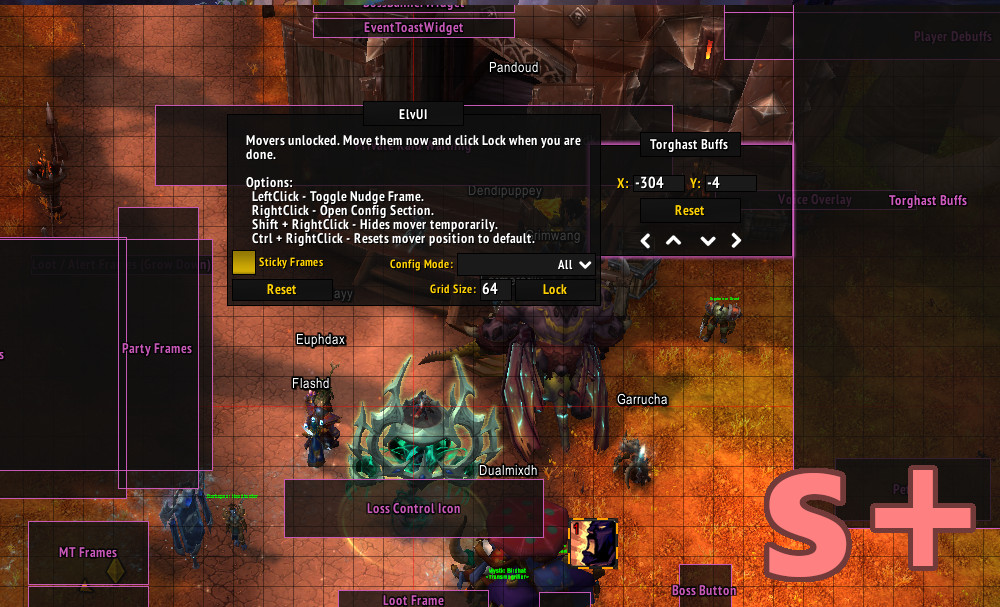Nudge the mover left with the left arrow
This screenshot has width=1000, height=607.
[x=646, y=241]
